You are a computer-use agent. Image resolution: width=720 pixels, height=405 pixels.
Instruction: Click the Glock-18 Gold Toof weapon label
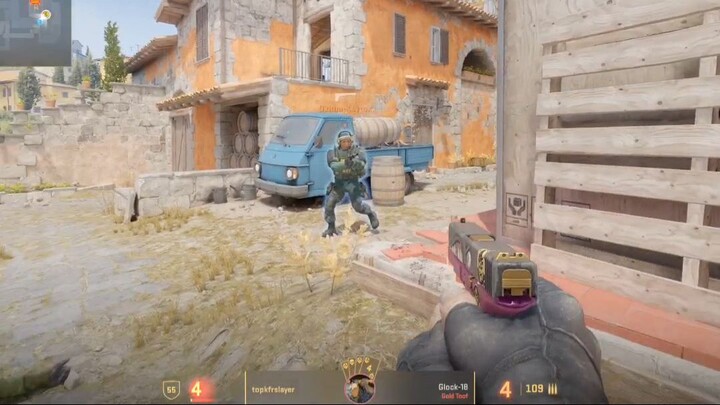coord(455,390)
